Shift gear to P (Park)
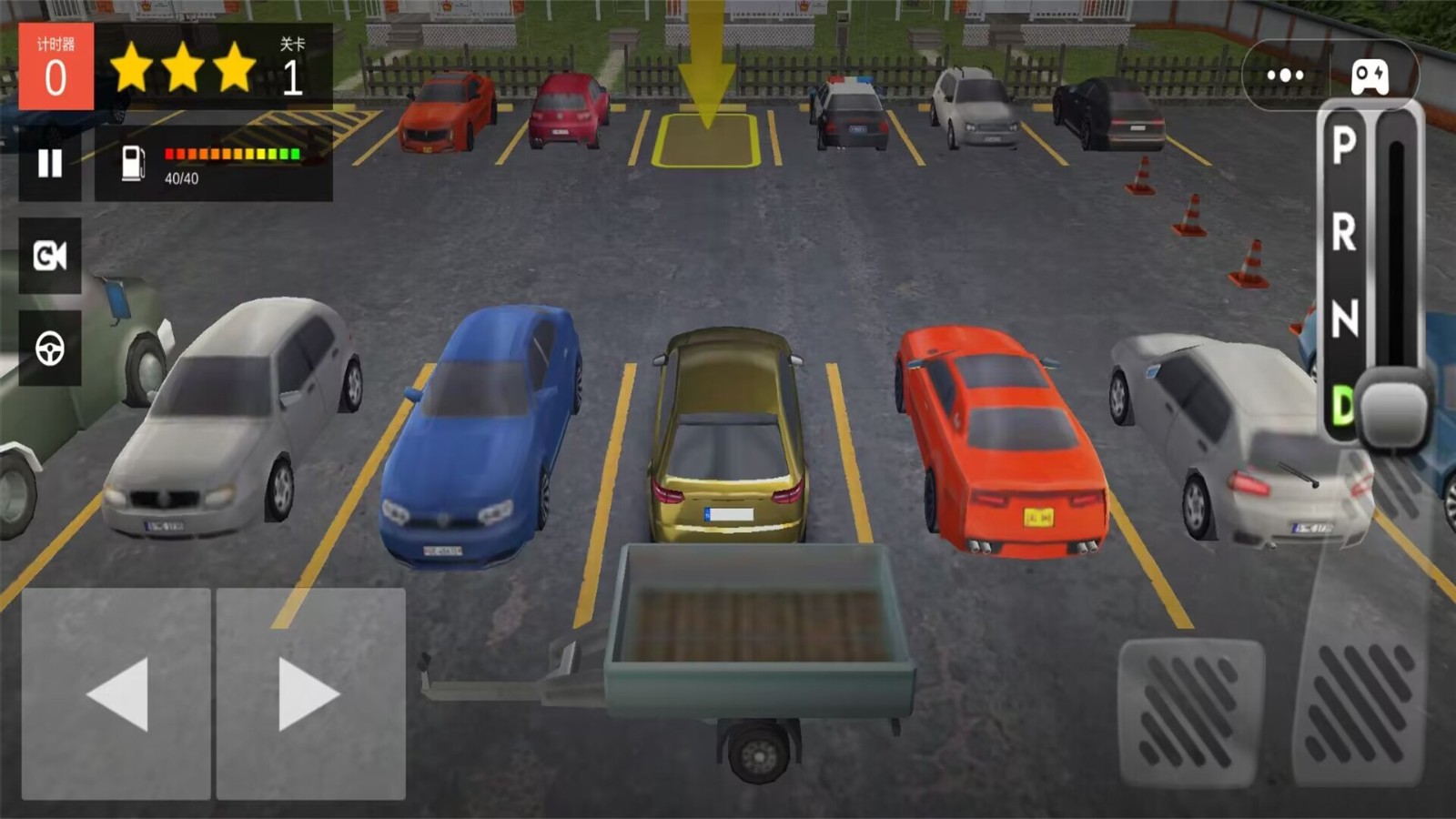Viewport: 1456px width, 819px height. click(1344, 145)
